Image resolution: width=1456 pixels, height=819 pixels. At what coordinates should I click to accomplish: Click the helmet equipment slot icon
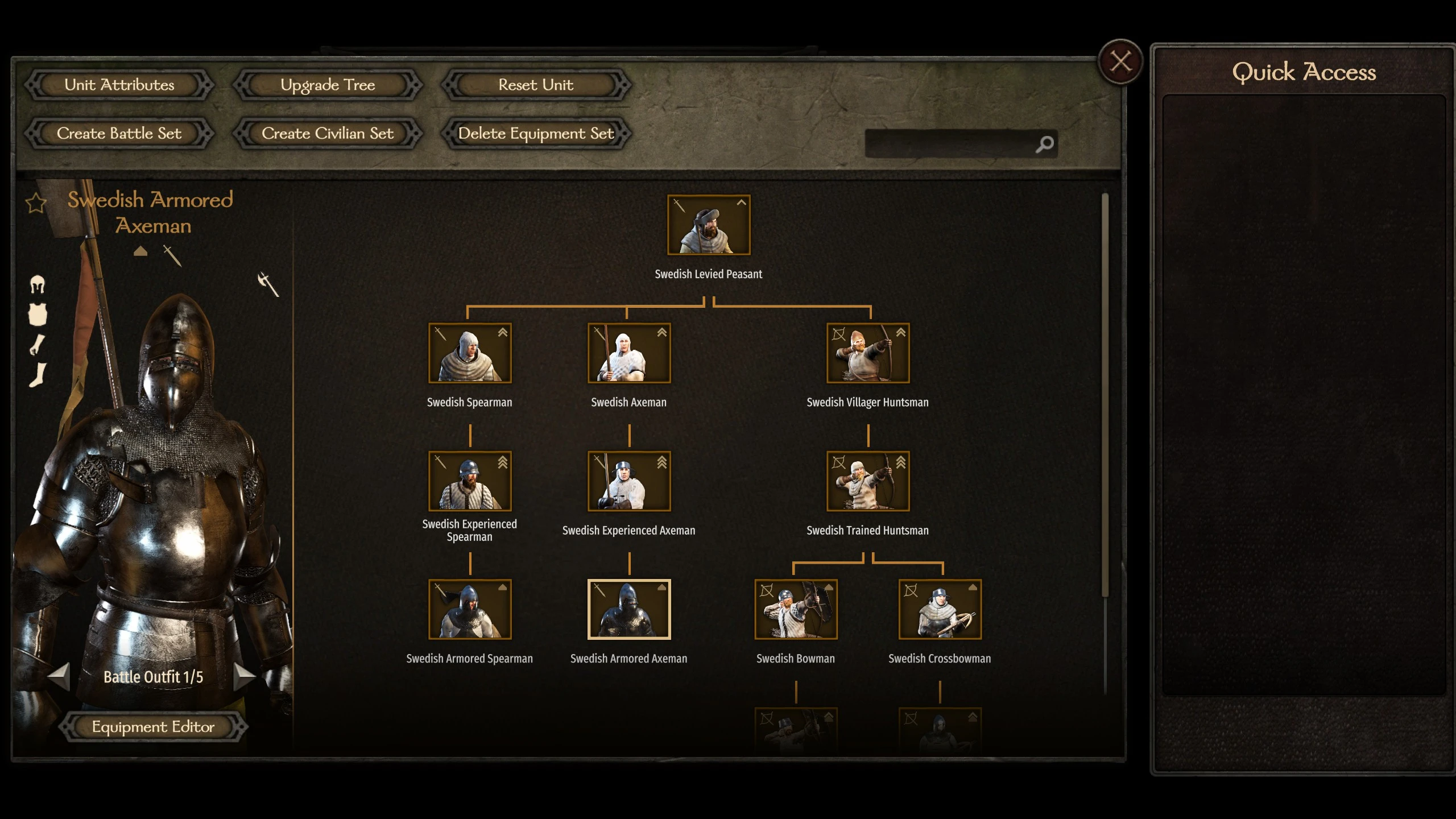pos(38,284)
